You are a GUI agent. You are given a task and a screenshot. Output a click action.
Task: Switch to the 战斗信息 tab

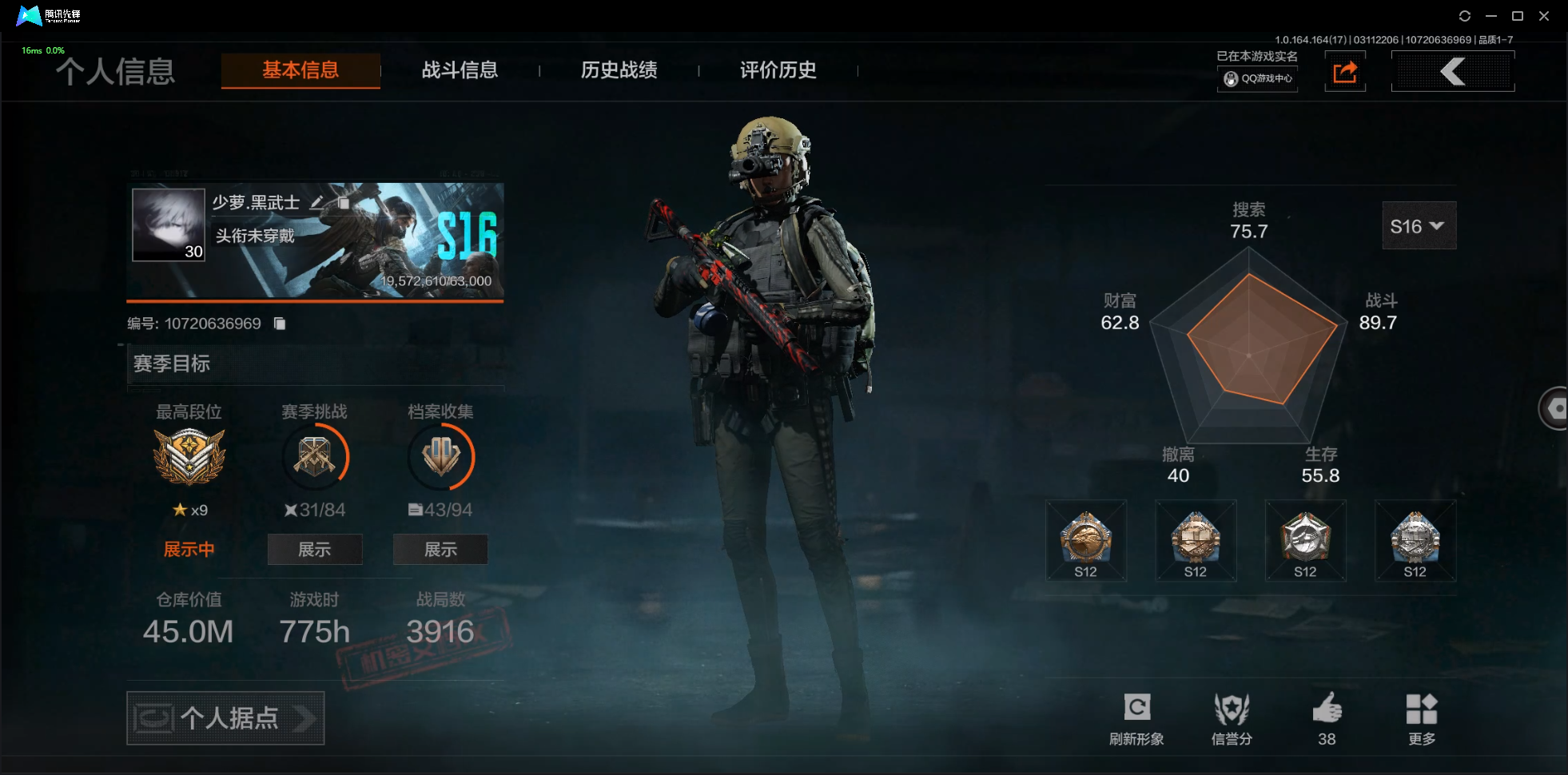click(460, 70)
